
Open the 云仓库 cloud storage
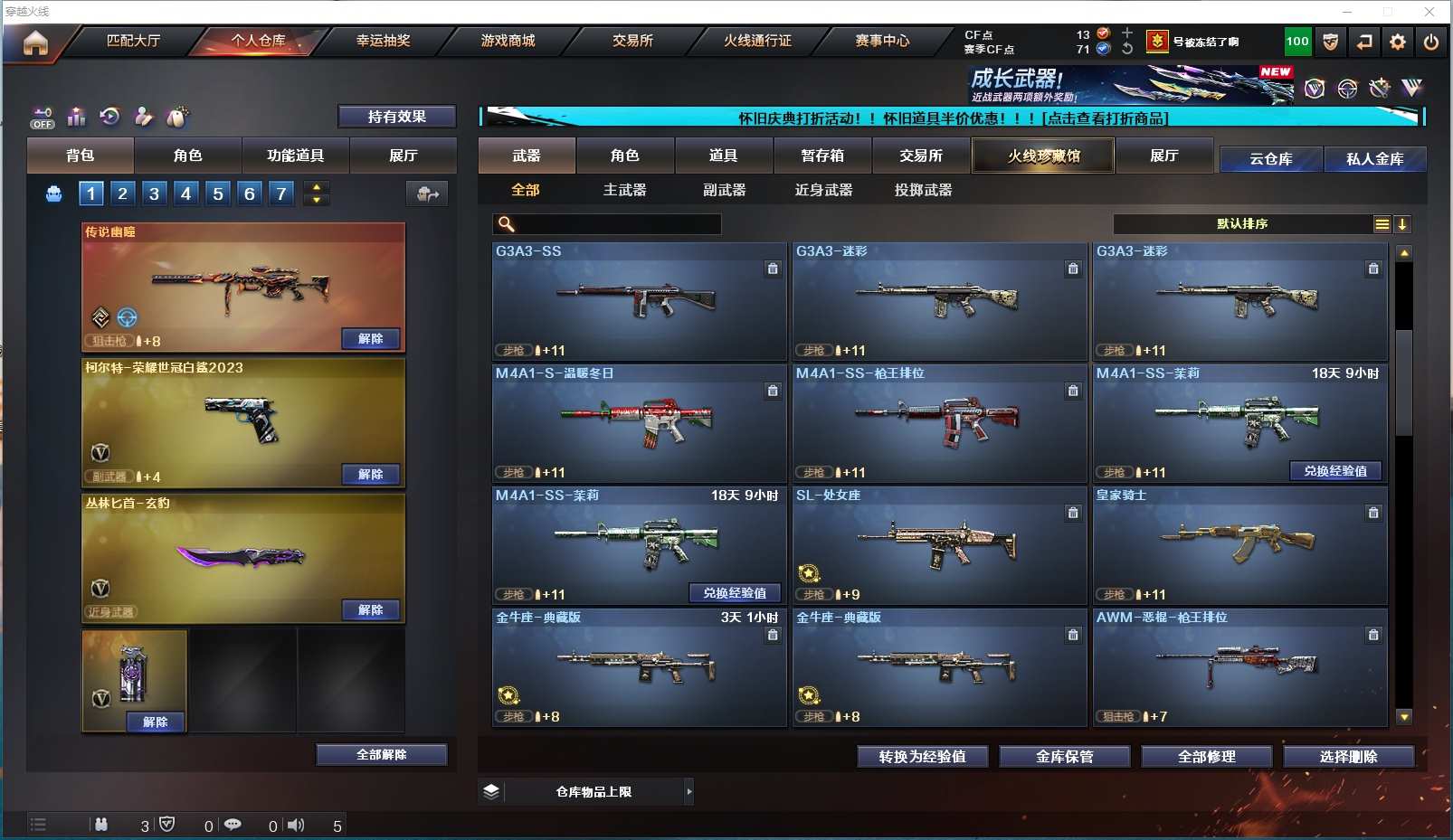1270,159
